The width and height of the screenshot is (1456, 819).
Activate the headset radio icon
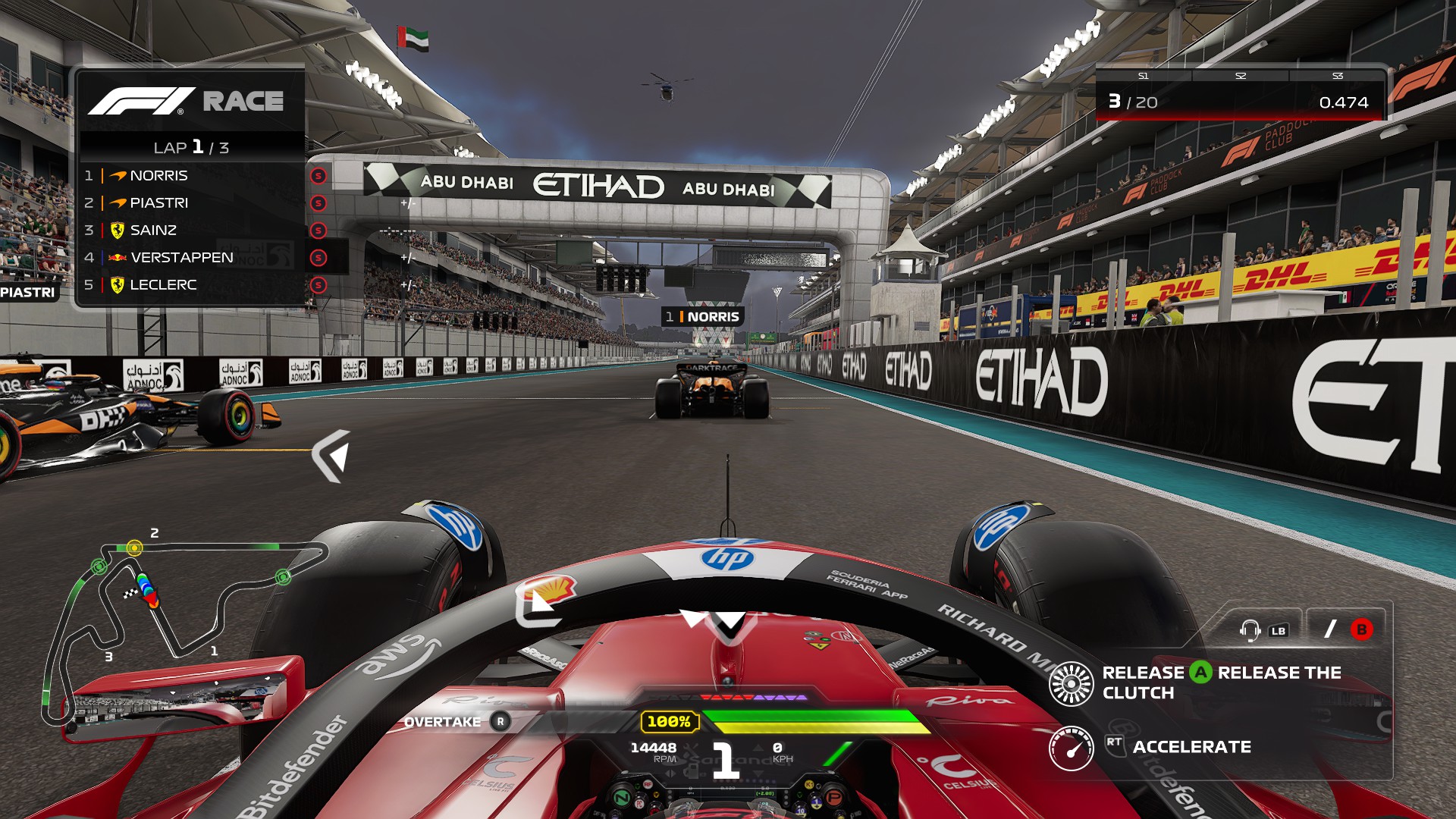click(x=1250, y=630)
